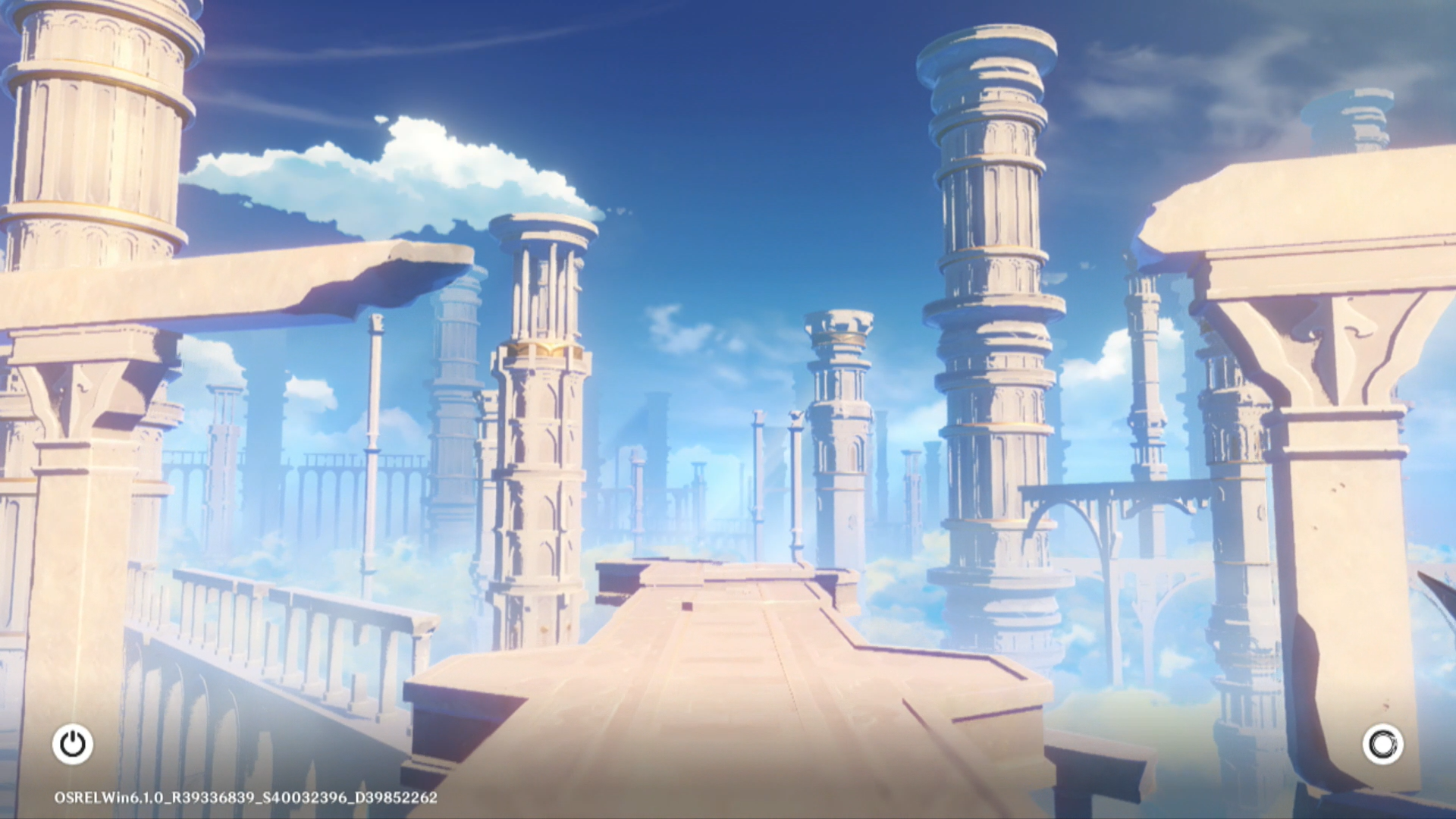Open the circular ring icon button

(x=1382, y=744)
